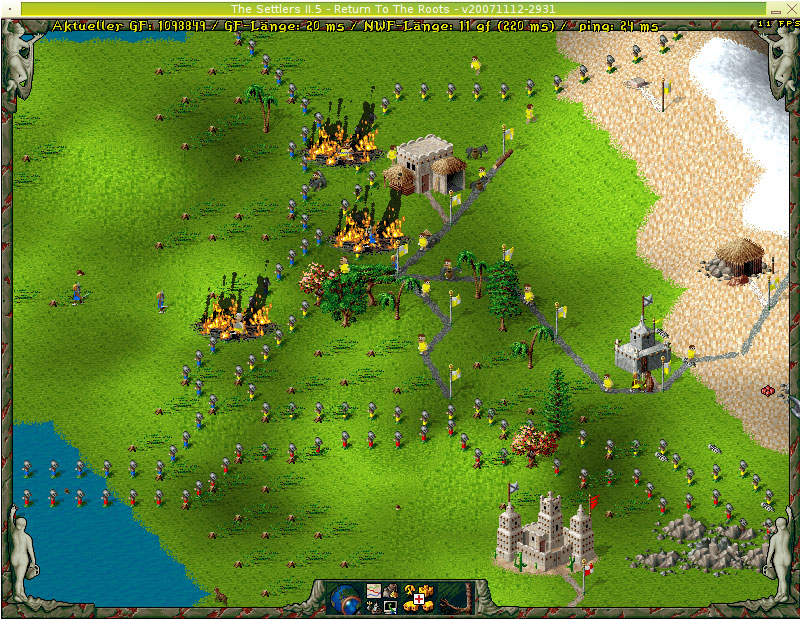Screen dimensions: 800x619
Task: Open the computer monitor options icon
Action: point(390,606)
